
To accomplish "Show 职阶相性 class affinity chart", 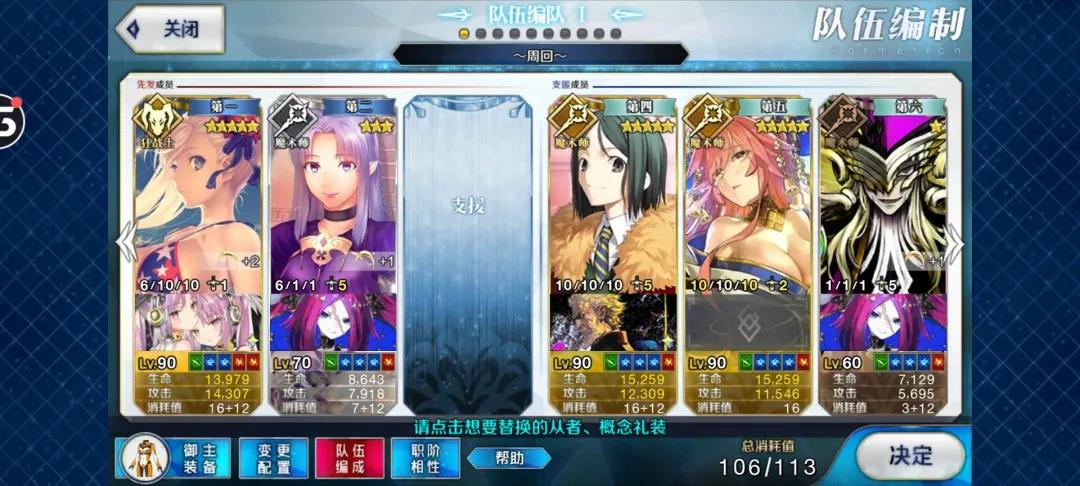I will [425, 459].
